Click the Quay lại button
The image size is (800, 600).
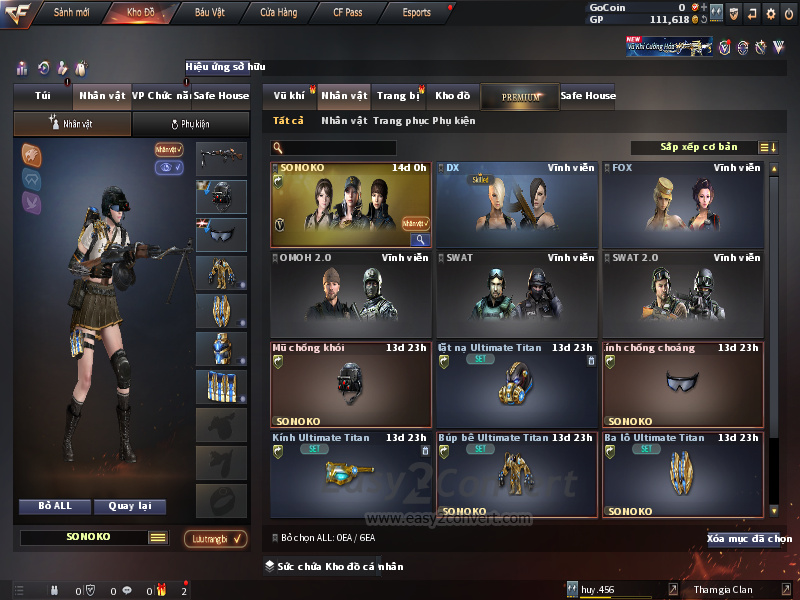pyautogui.click(x=129, y=506)
